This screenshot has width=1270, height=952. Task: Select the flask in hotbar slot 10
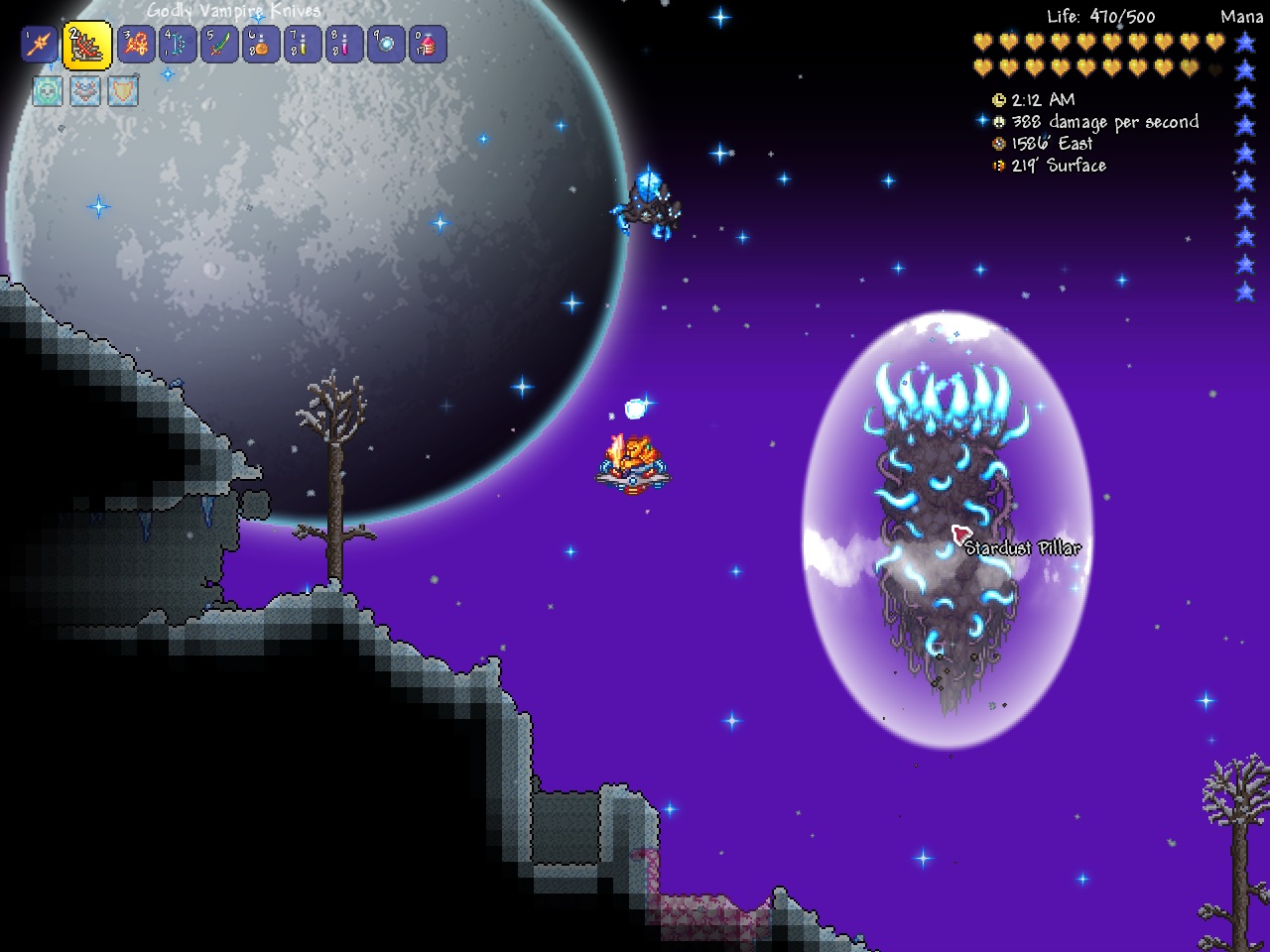coord(429,45)
